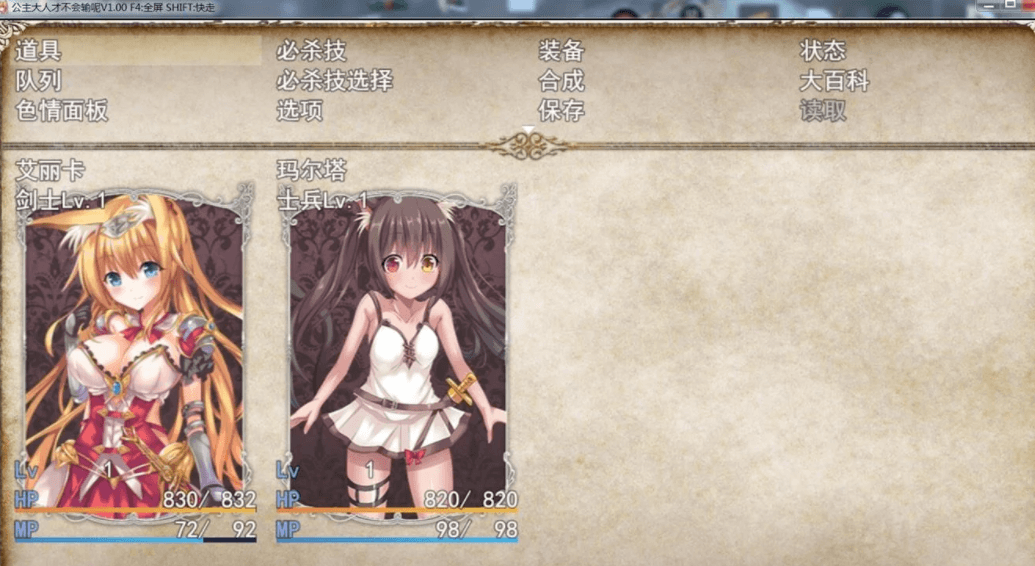Select 保存 to save the game
This screenshot has width=1035, height=566.
pos(561,111)
